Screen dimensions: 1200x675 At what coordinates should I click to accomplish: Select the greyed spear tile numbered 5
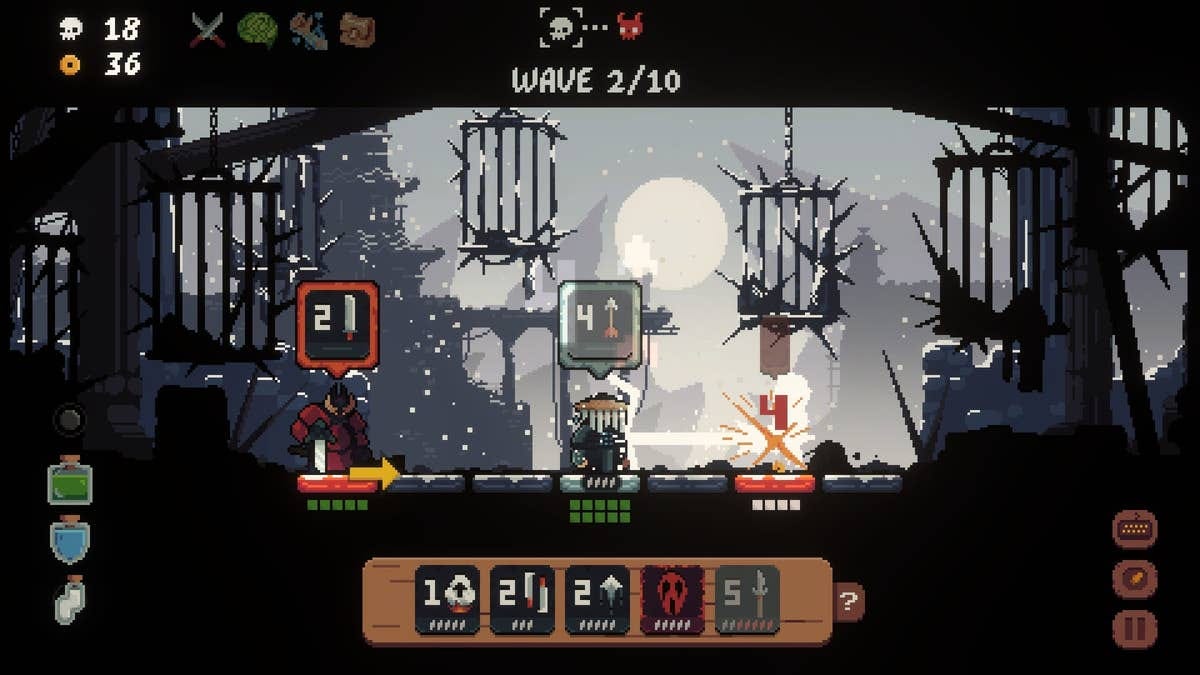point(747,600)
